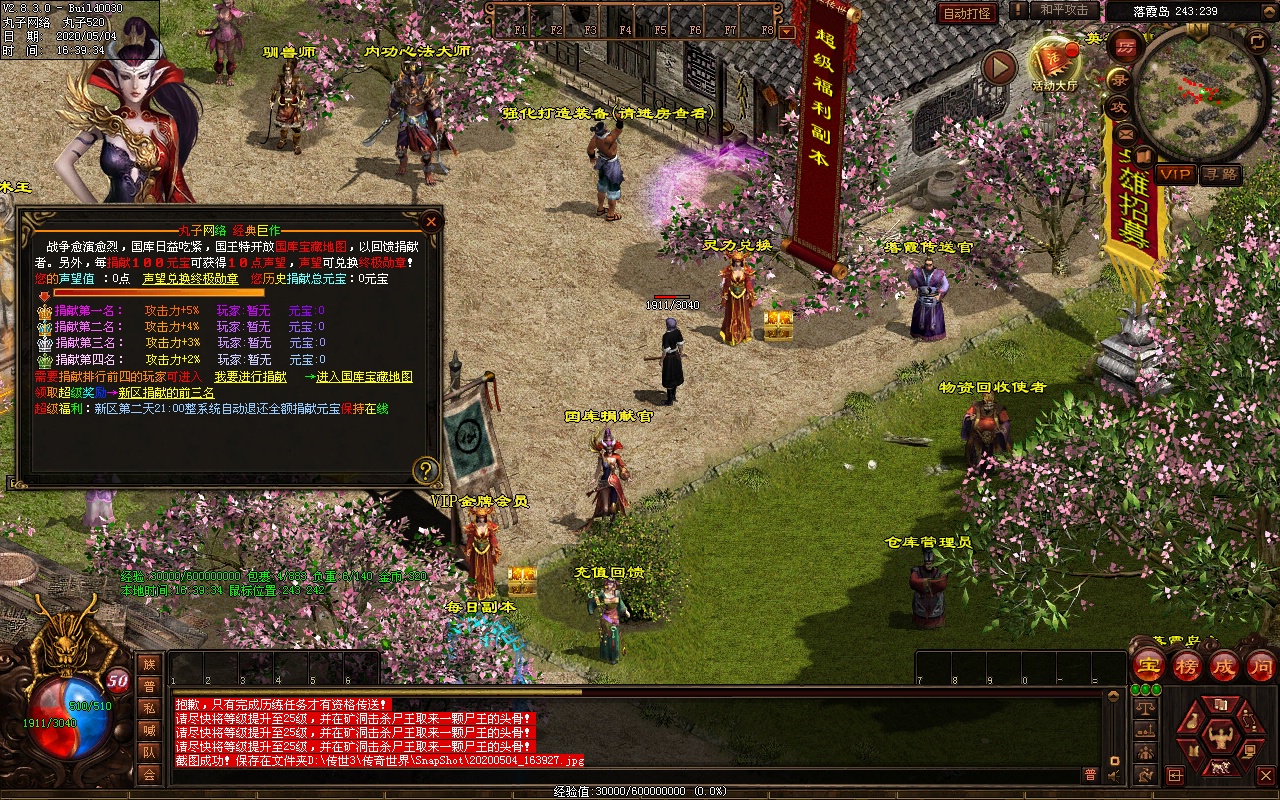Close the donation dialog window

tap(431, 221)
